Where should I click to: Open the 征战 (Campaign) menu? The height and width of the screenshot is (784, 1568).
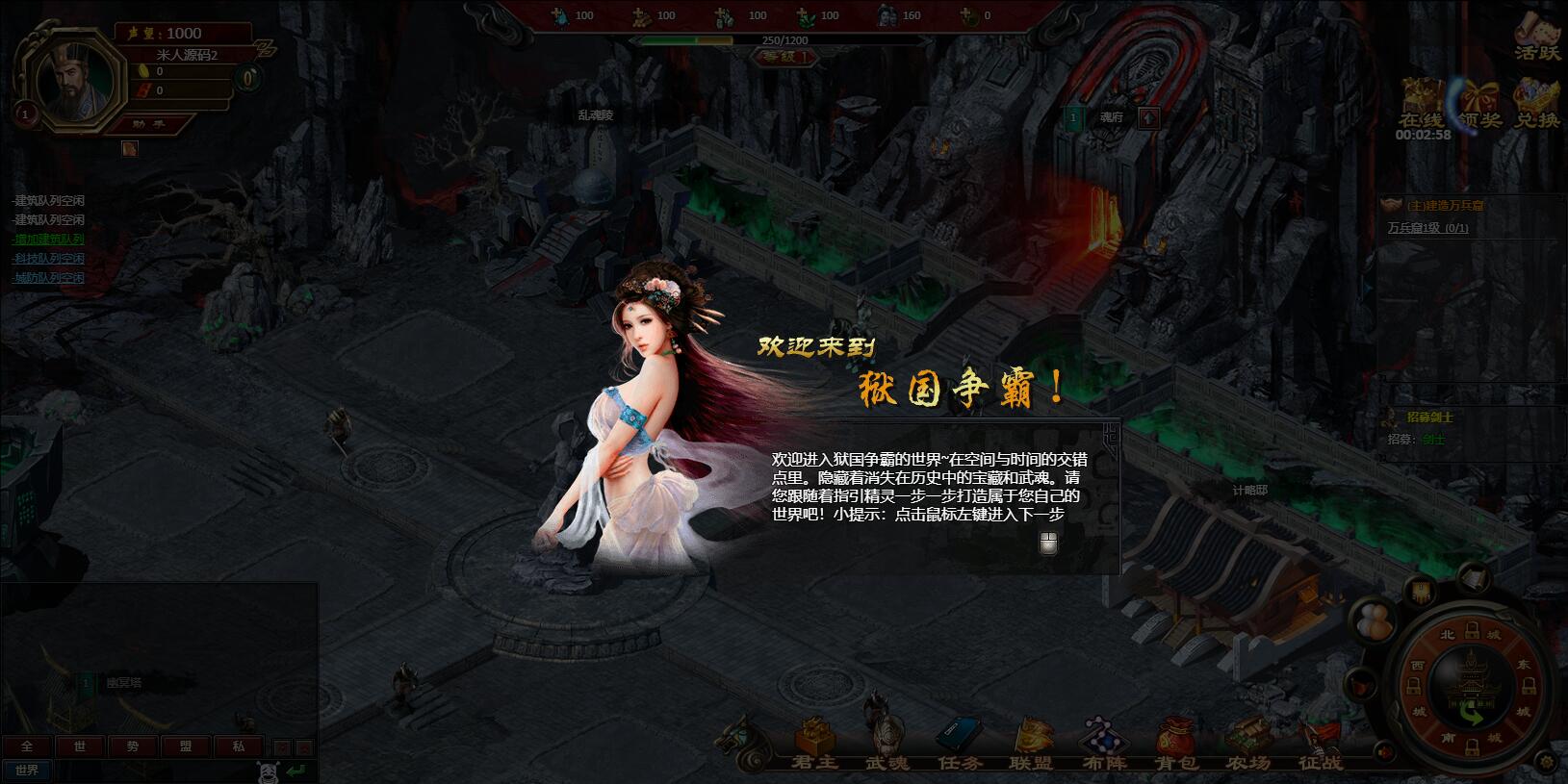coord(1319,744)
